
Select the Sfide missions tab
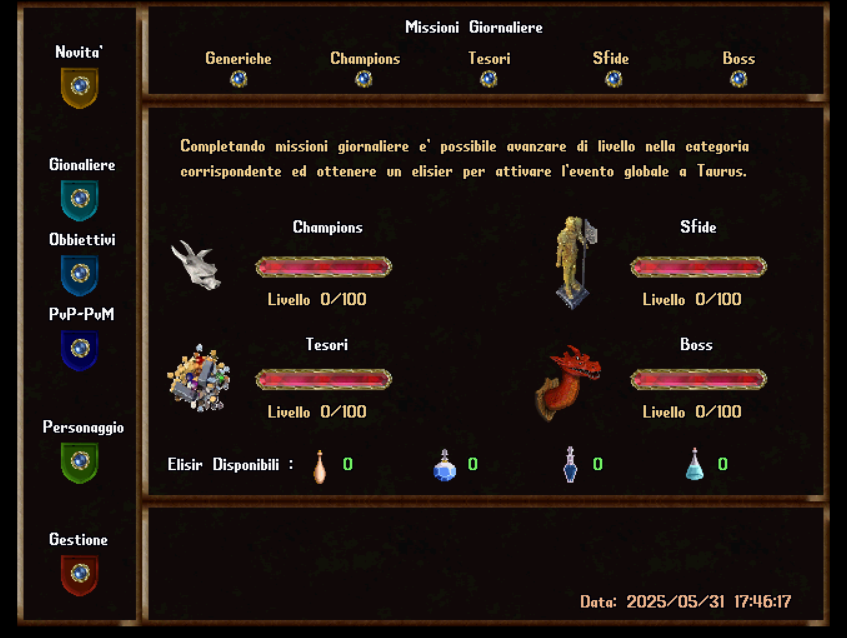(x=613, y=79)
